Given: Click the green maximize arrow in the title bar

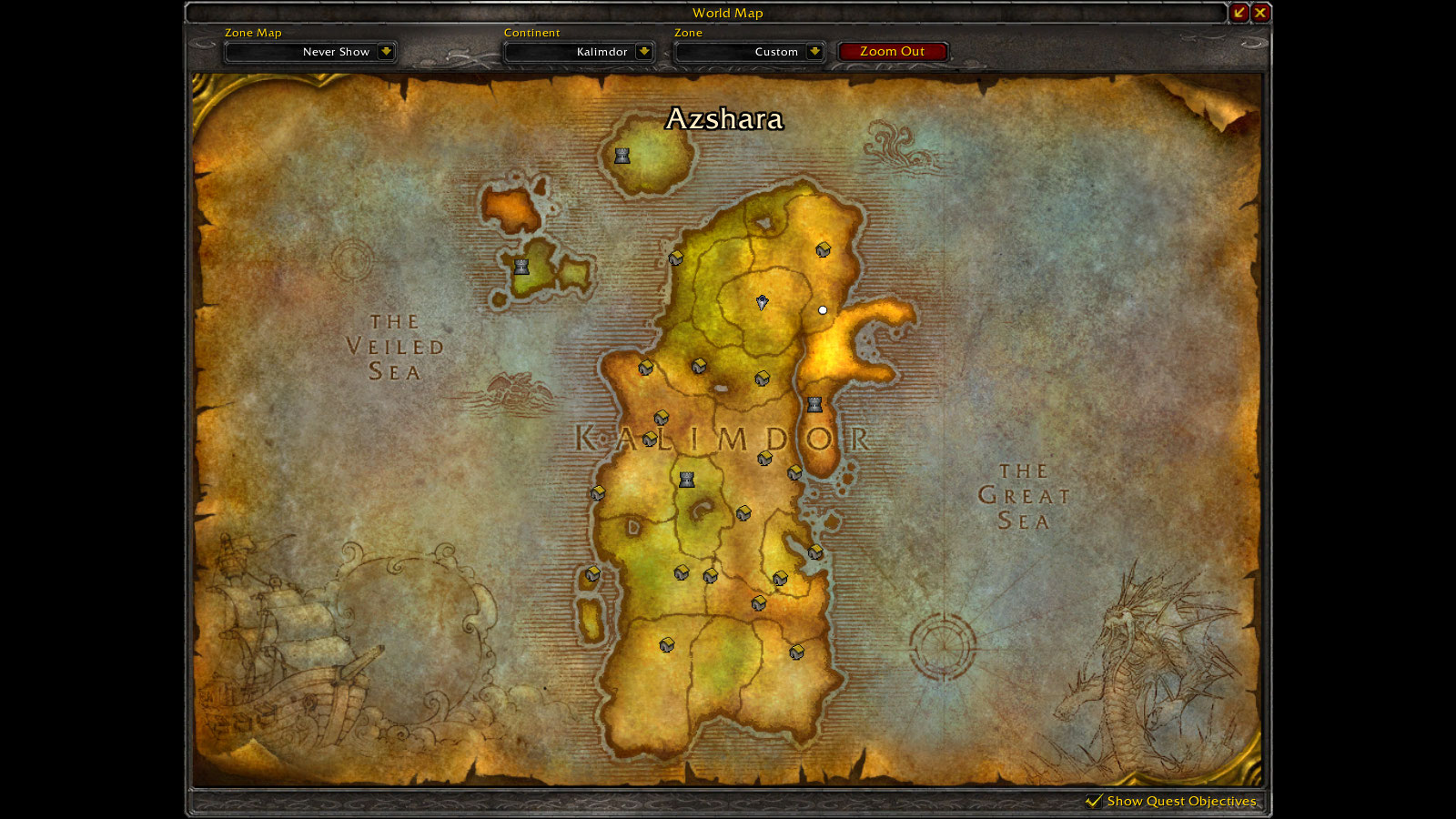Looking at the screenshot, I should point(1239,13).
